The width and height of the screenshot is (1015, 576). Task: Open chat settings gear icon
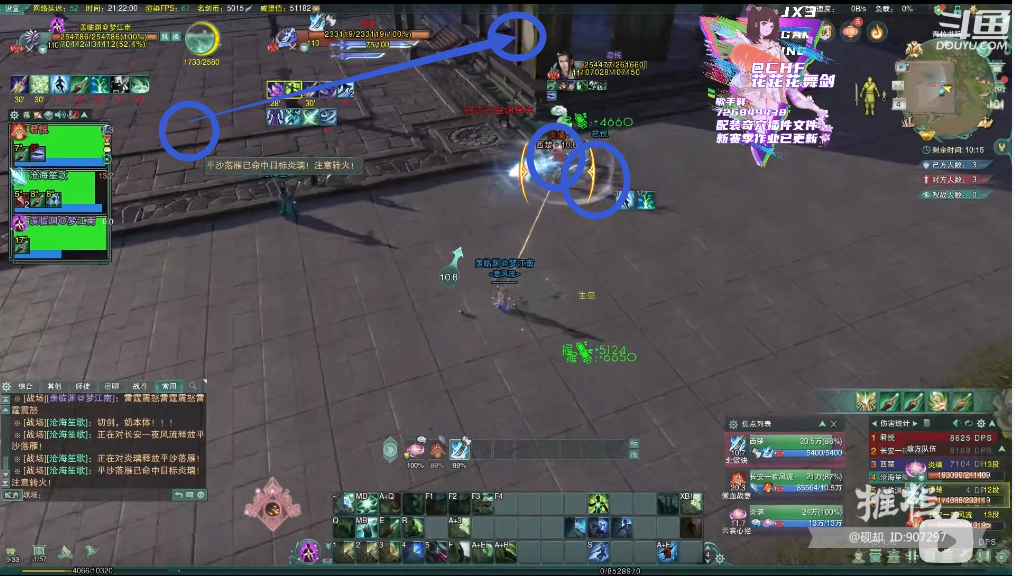coord(6,386)
